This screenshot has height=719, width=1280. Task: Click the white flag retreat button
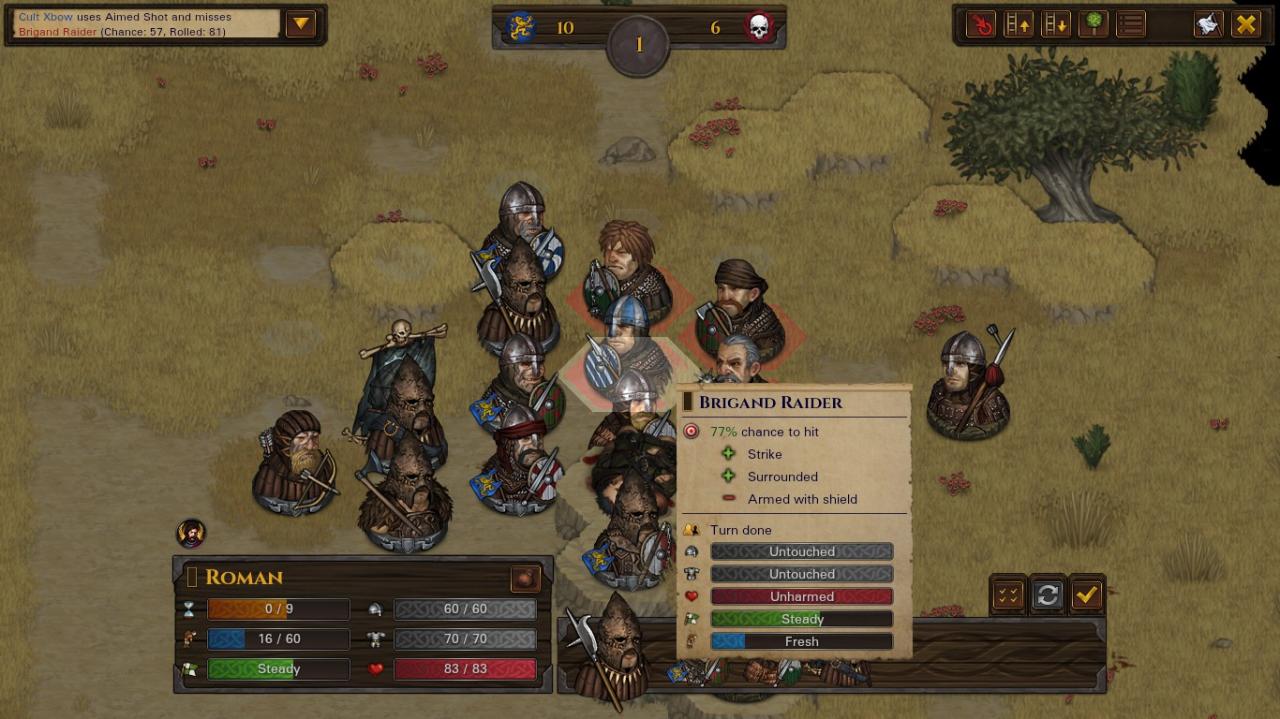[x=1208, y=24]
